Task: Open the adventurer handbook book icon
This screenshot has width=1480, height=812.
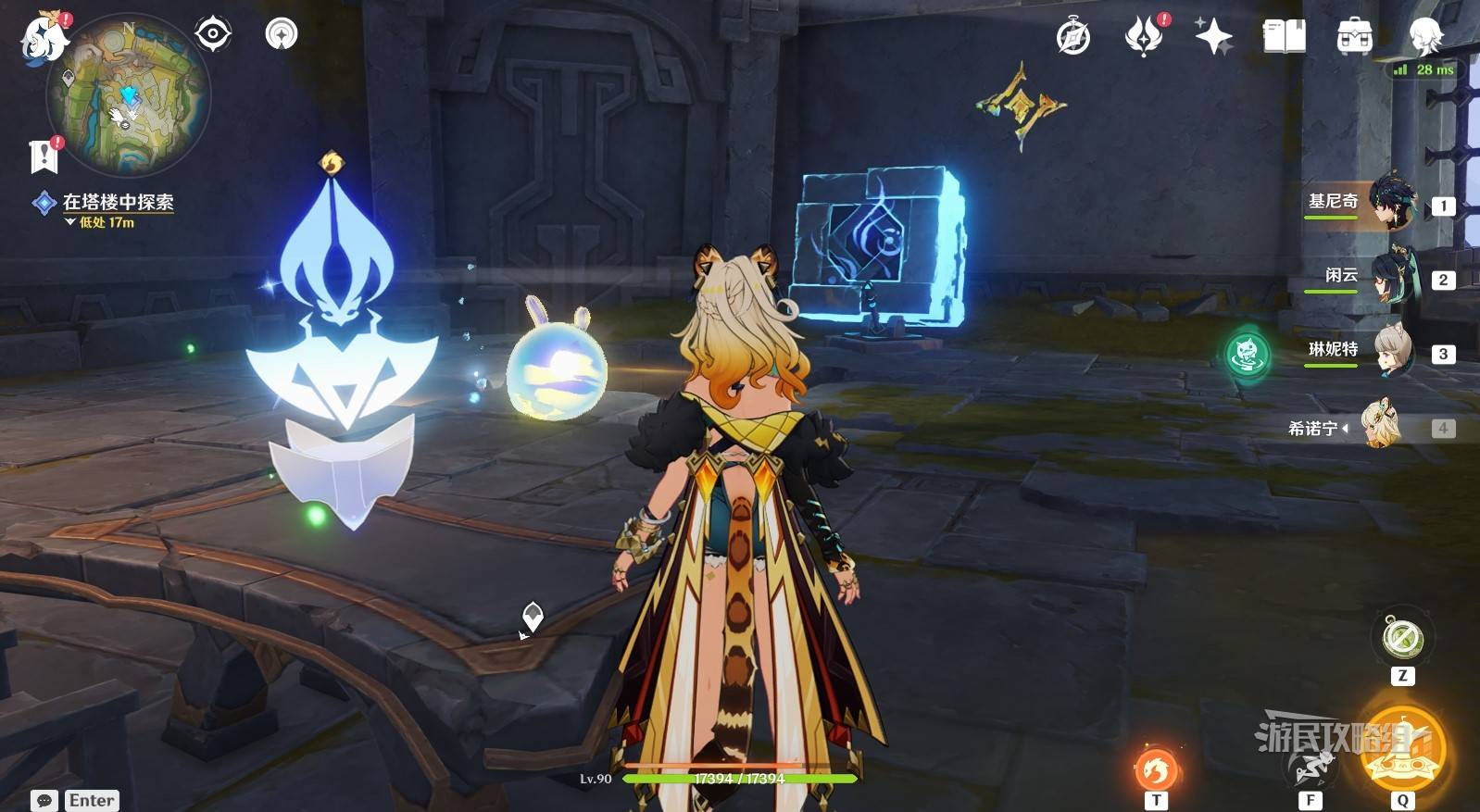Action: [x=1284, y=37]
